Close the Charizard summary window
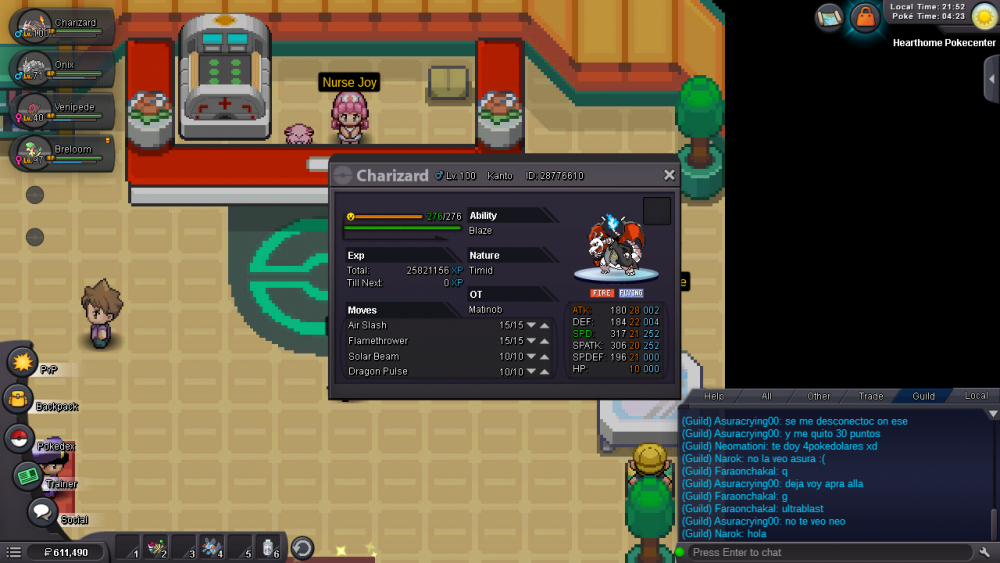The image size is (1000, 563). click(x=669, y=175)
